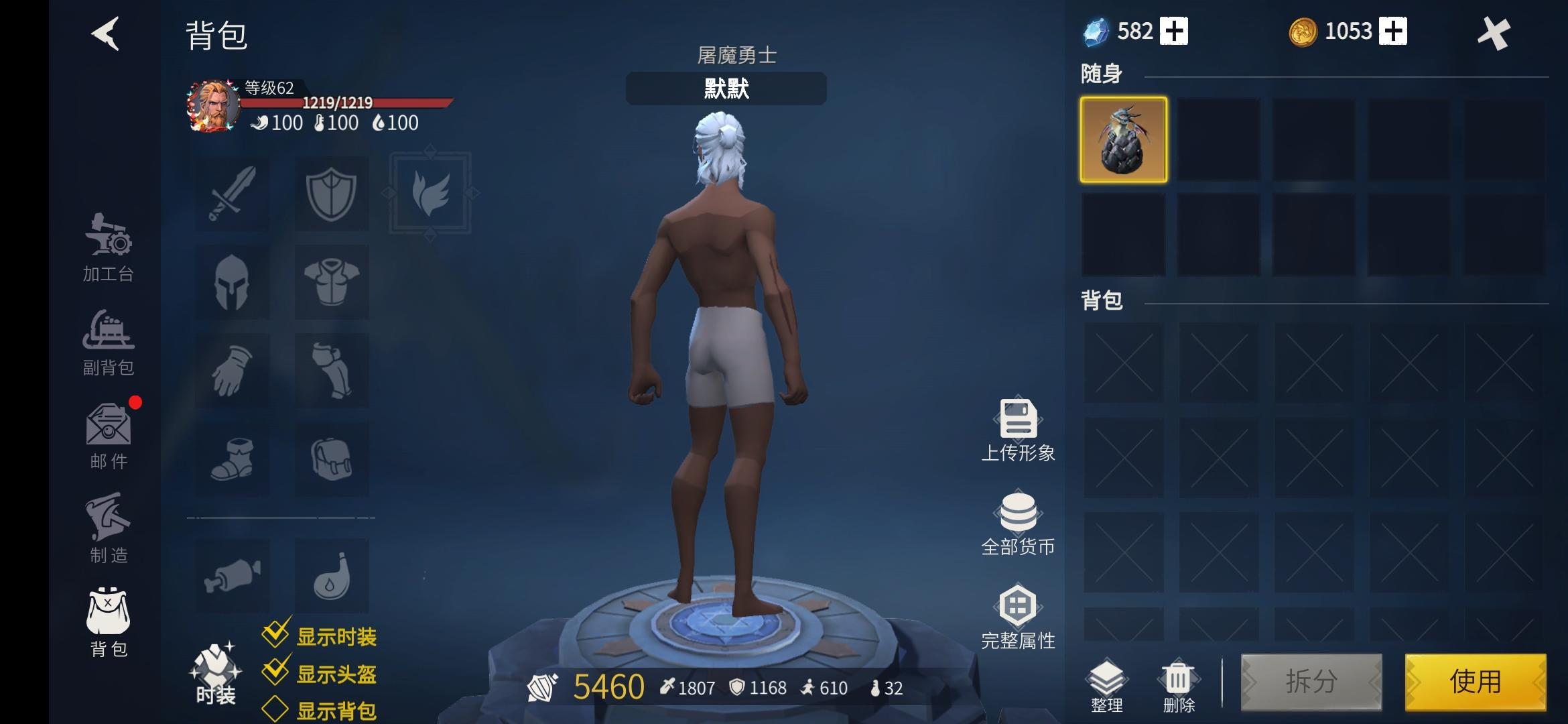The height and width of the screenshot is (724, 1568).
Task: Open 全部货币 to view all currencies
Action: [1017, 523]
